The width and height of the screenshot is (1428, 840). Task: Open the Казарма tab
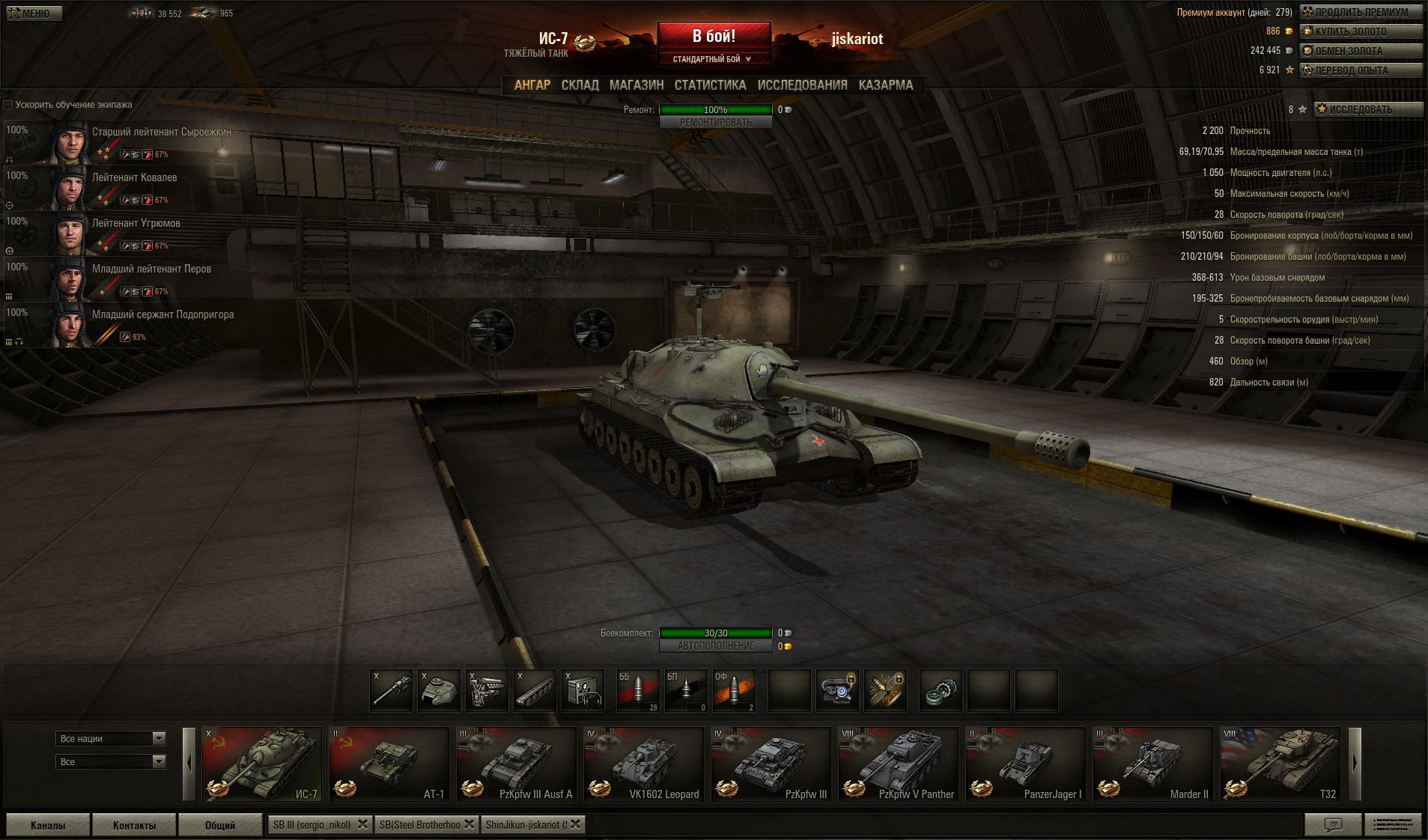[886, 85]
